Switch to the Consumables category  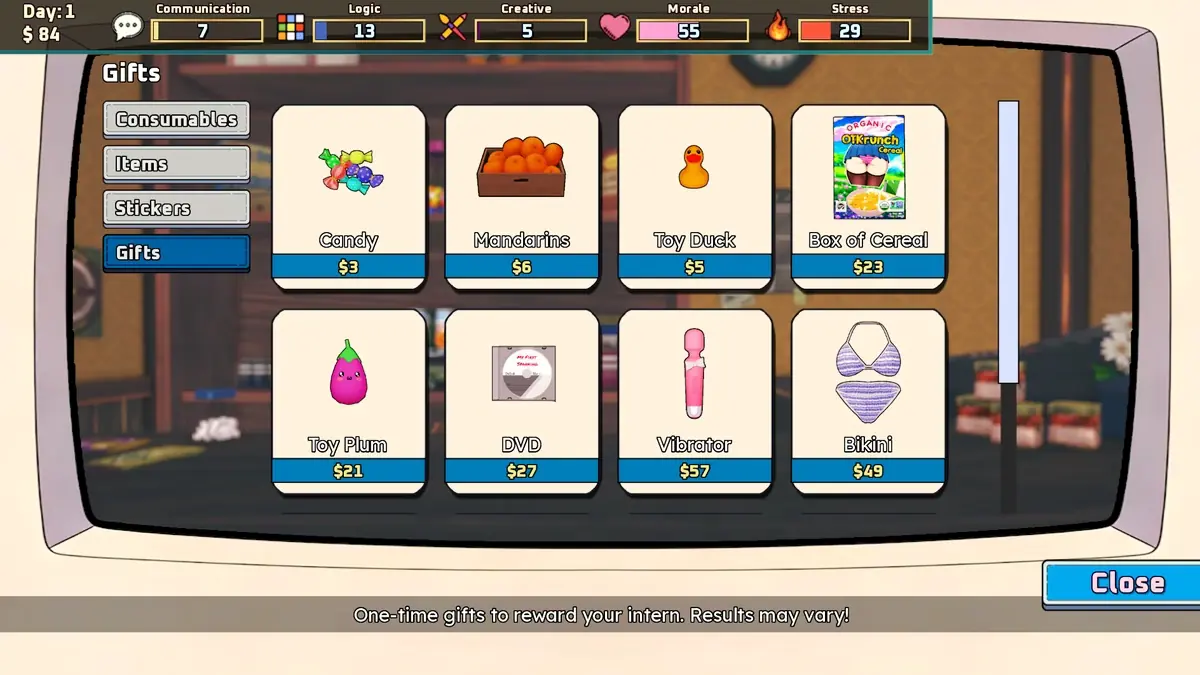pos(176,119)
